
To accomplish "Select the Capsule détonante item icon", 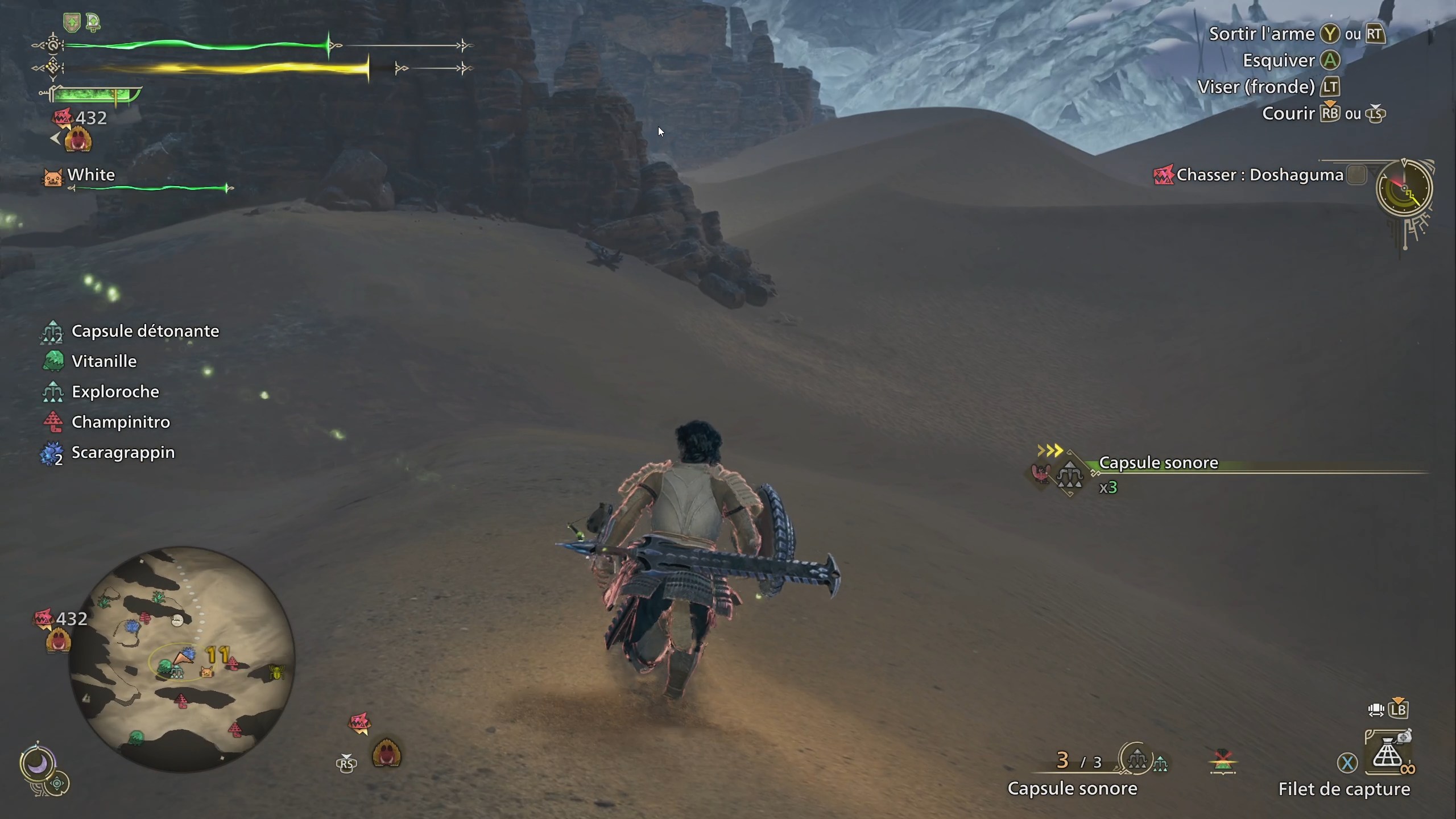I will tap(52, 330).
